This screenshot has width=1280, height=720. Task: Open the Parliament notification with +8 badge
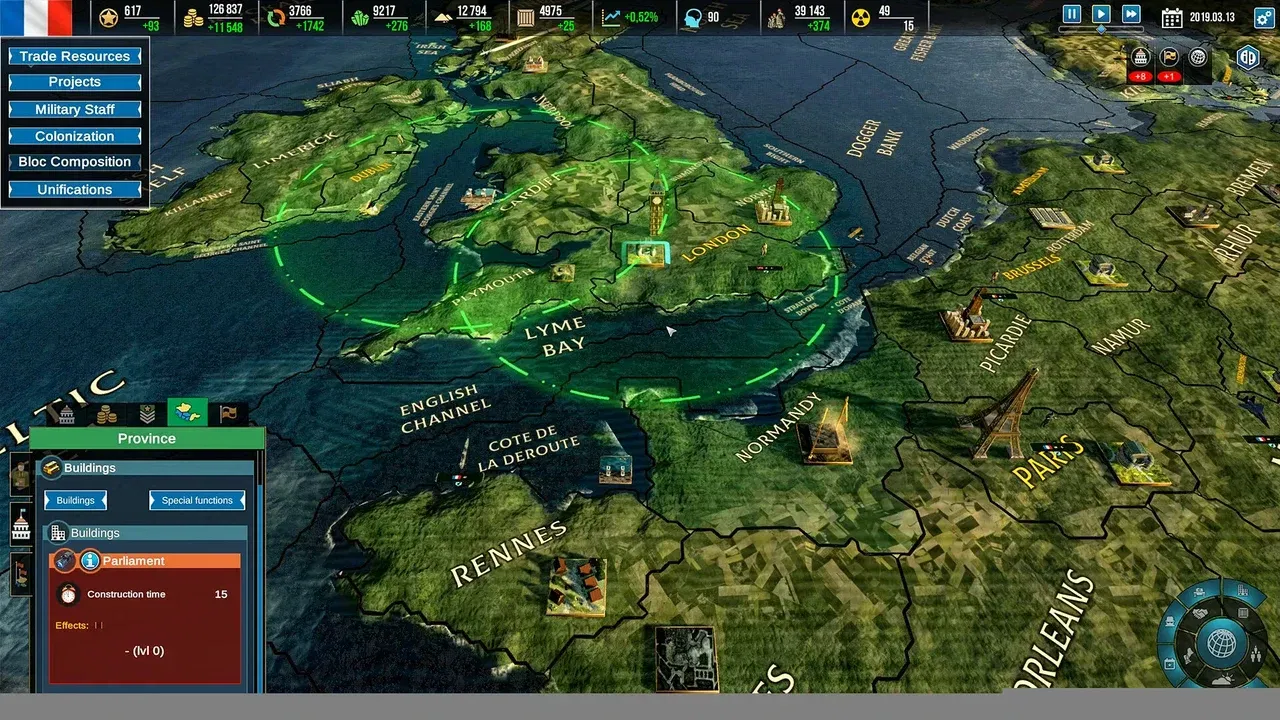[1140, 57]
